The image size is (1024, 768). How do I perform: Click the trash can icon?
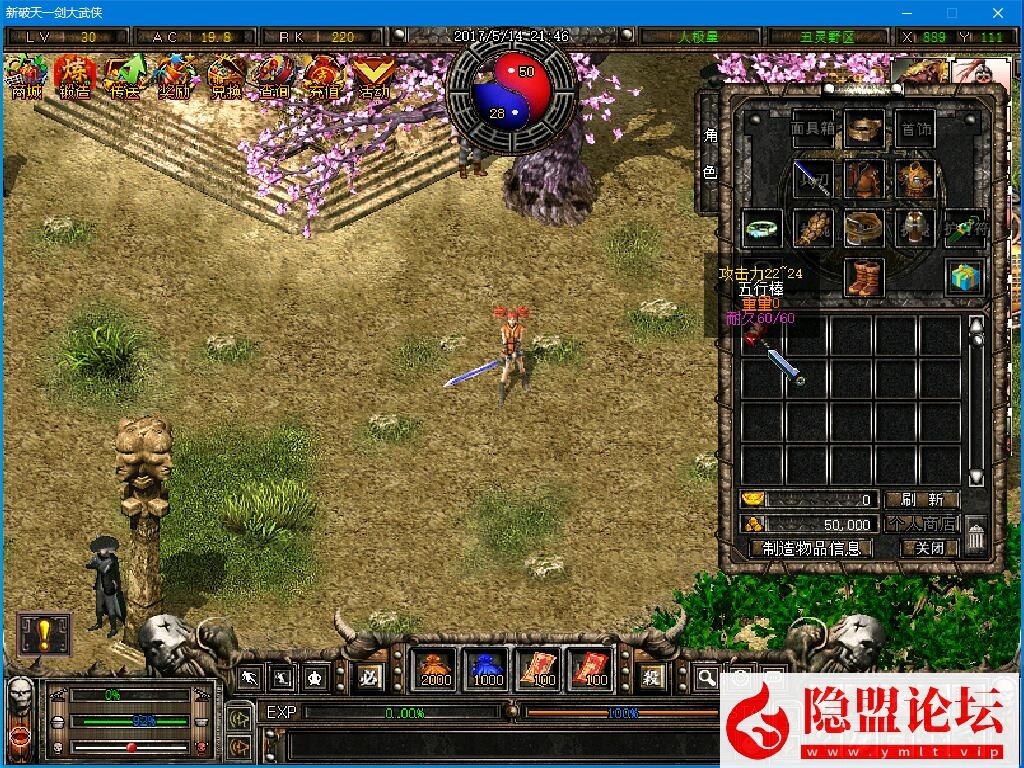977,537
